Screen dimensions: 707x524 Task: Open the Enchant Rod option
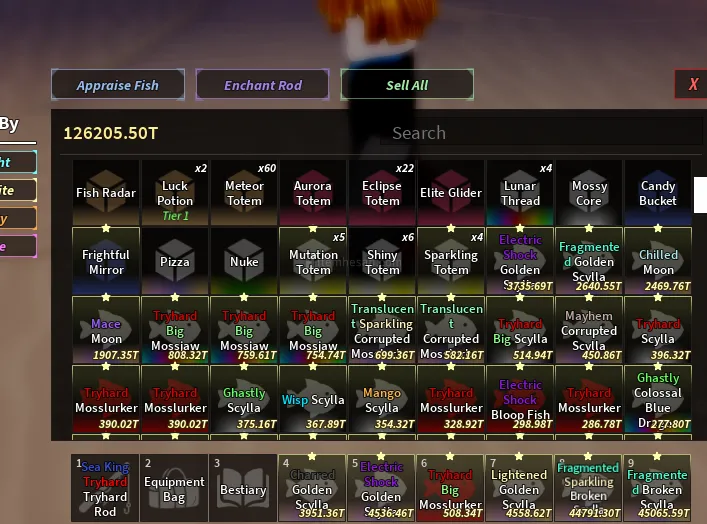point(262,85)
